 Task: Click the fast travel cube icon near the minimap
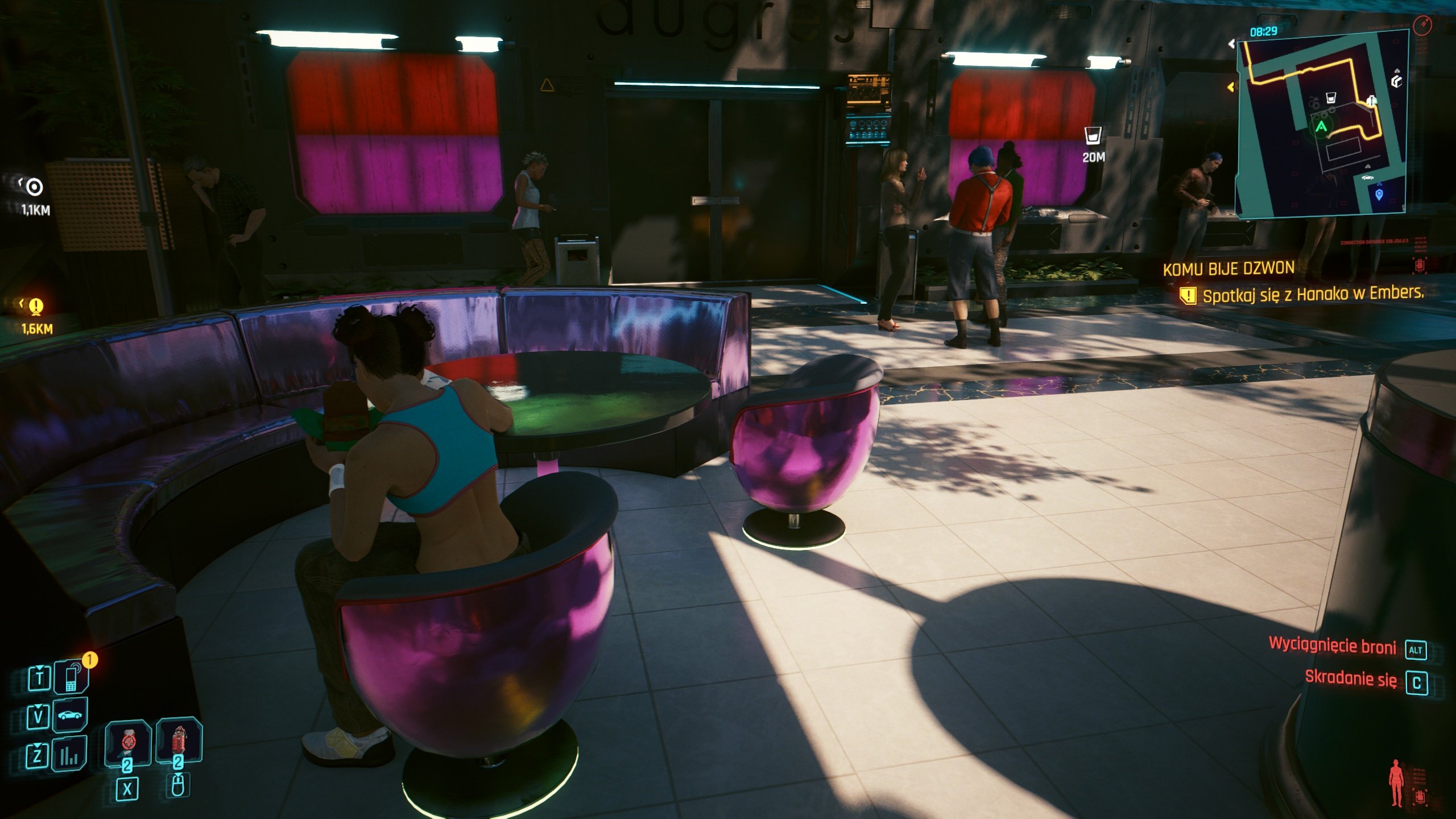click(x=1396, y=81)
